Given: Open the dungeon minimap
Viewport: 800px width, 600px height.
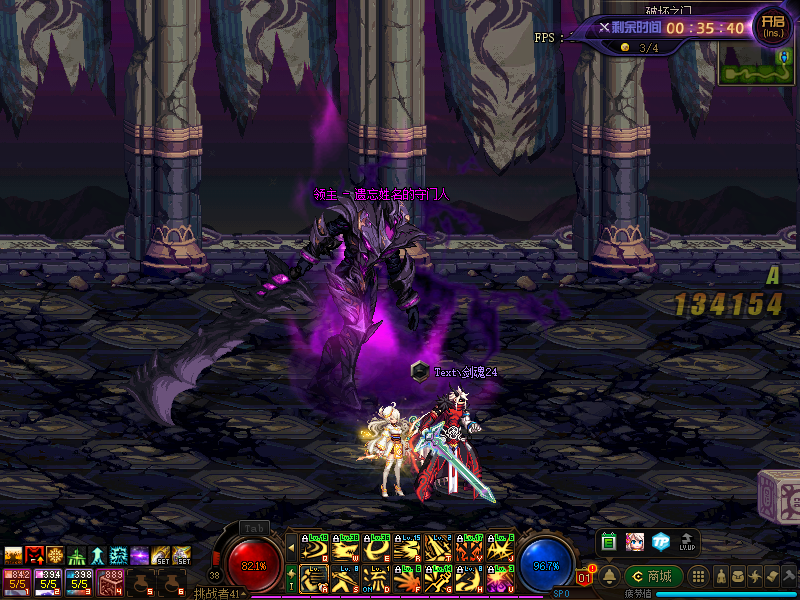Looking at the screenshot, I should (757, 67).
